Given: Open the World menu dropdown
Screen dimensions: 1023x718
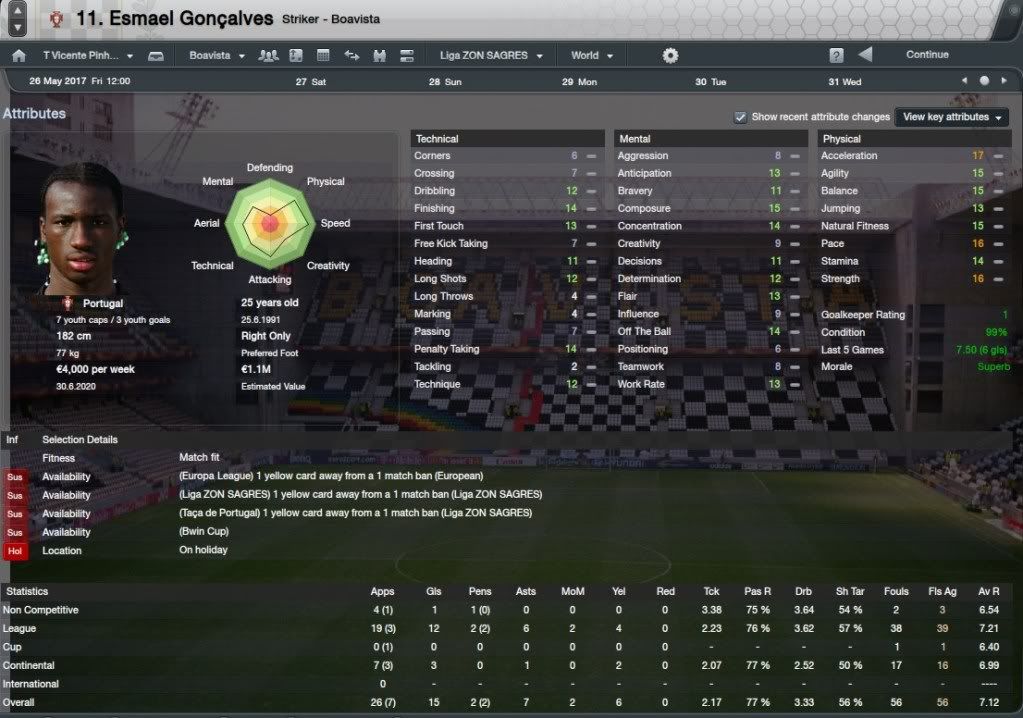Looking at the screenshot, I should coord(591,56).
